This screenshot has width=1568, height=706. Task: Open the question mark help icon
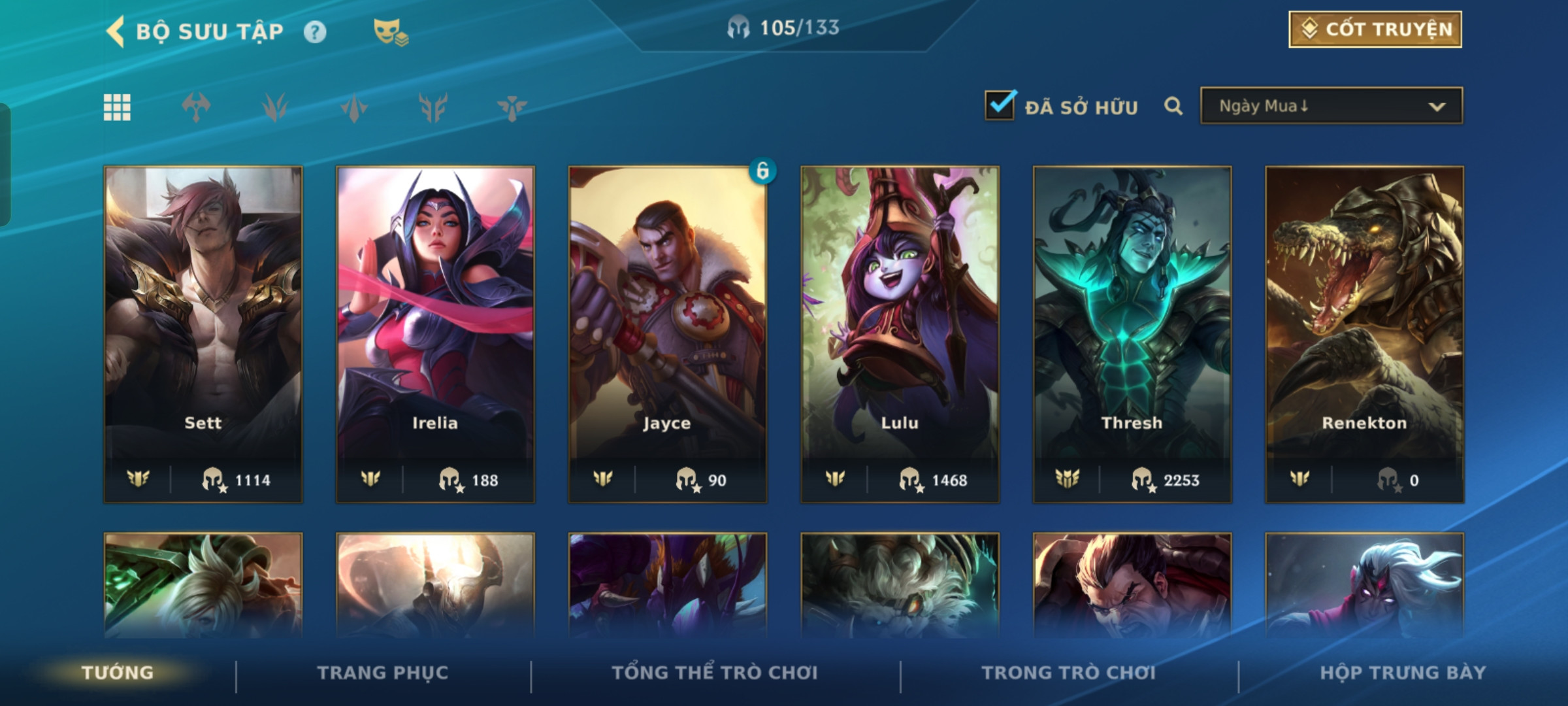pos(315,32)
